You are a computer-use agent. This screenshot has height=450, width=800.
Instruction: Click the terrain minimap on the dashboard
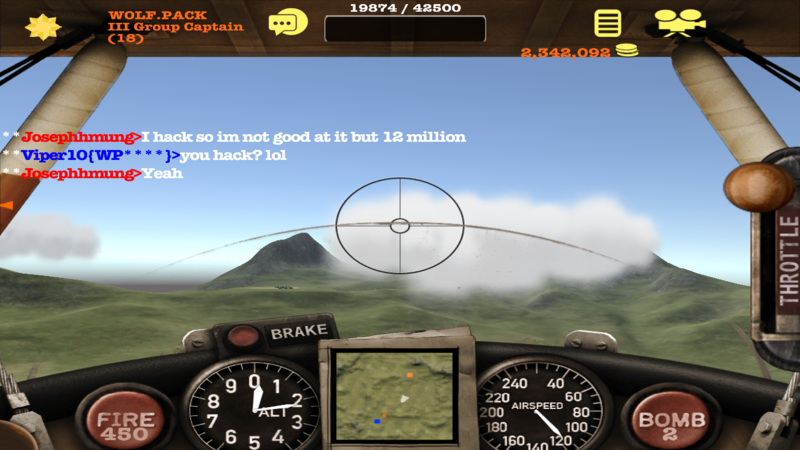pos(396,395)
